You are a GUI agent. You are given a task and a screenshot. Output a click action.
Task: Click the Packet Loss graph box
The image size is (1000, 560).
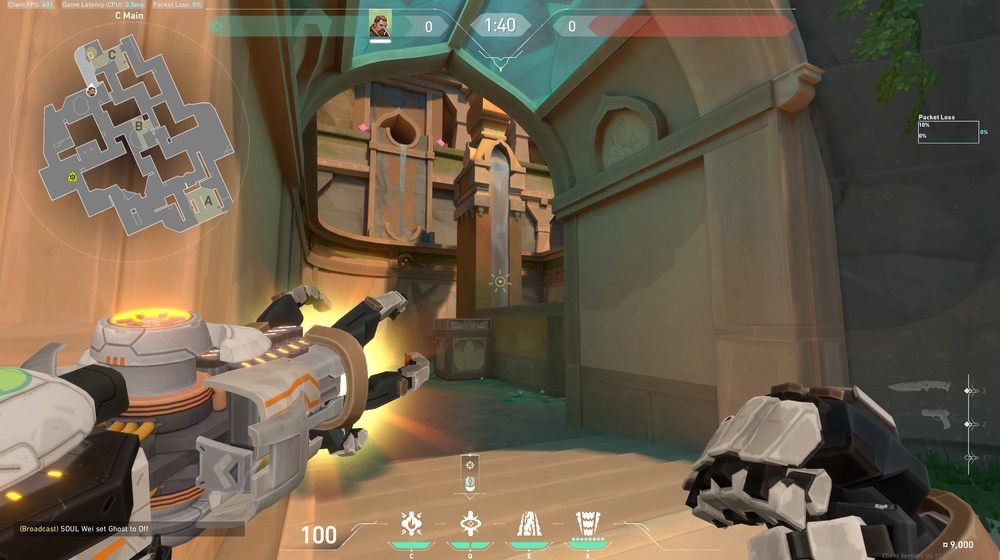[x=948, y=132]
